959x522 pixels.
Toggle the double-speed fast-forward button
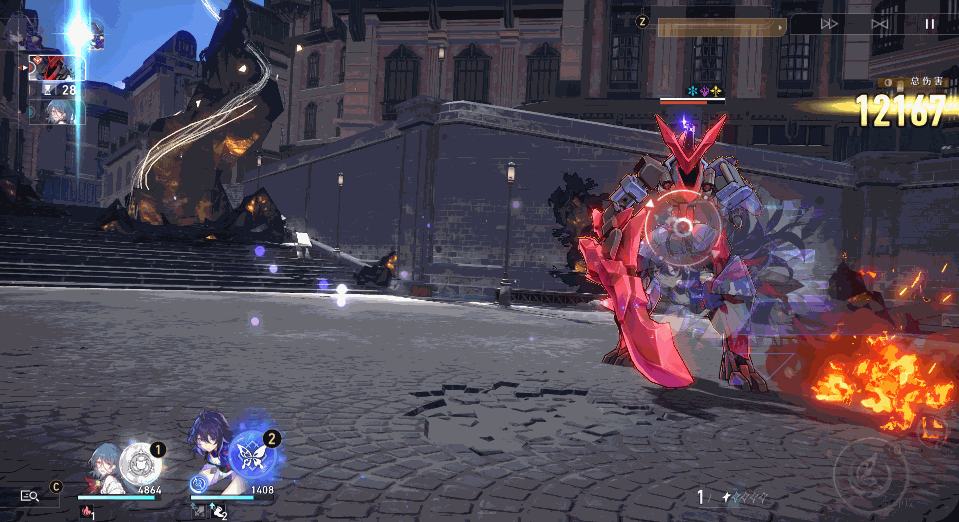coord(830,23)
